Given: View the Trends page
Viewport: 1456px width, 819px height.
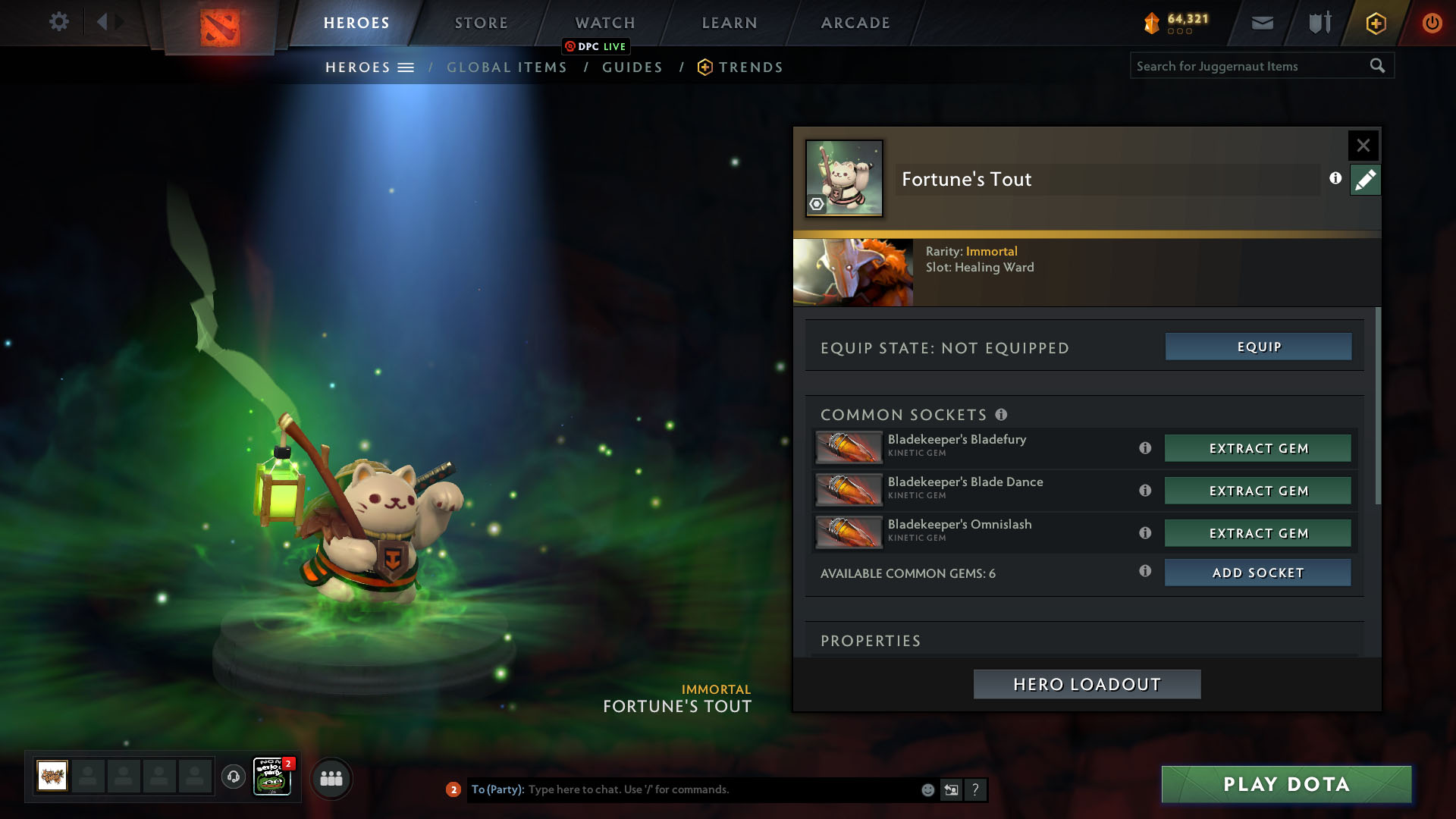Looking at the screenshot, I should coord(750,67).
